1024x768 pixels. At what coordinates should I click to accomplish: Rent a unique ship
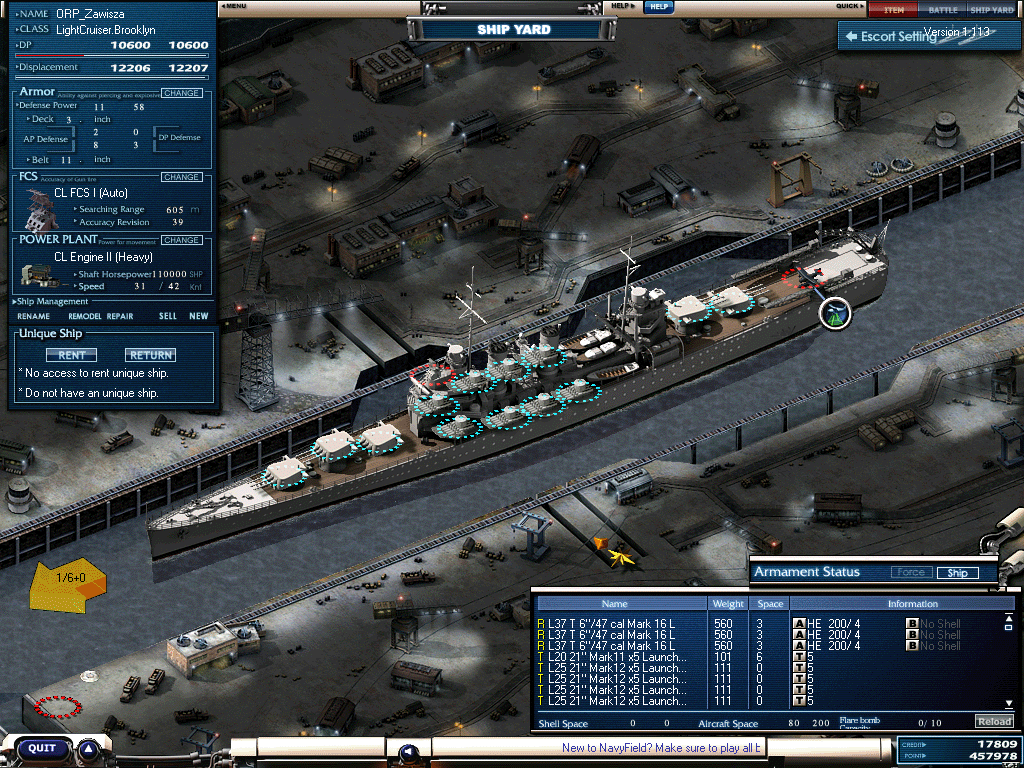click(71, 355)
